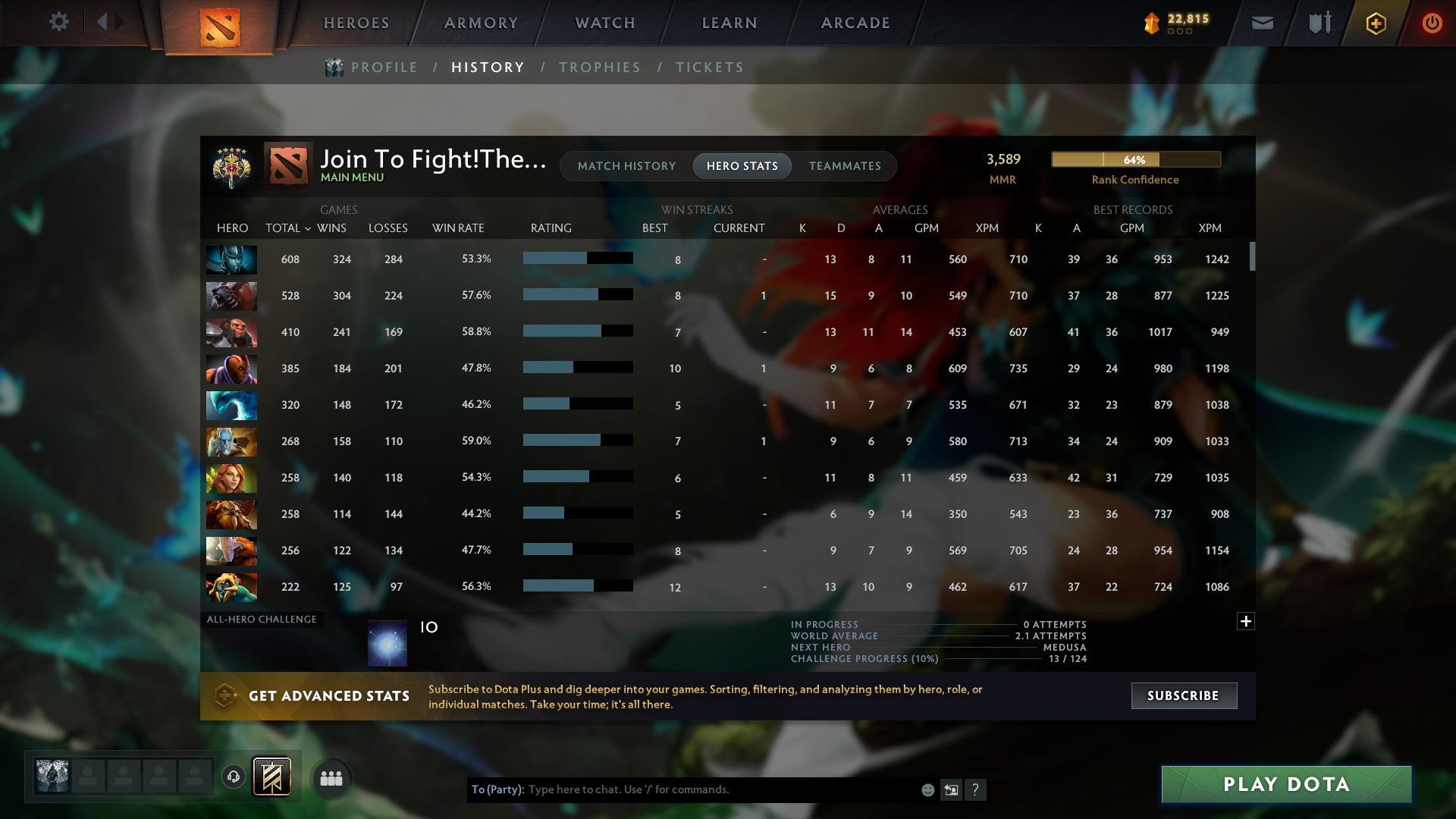Change sorting with the TOTAL column chevron
1456x819 pixels.
point(307,227)
